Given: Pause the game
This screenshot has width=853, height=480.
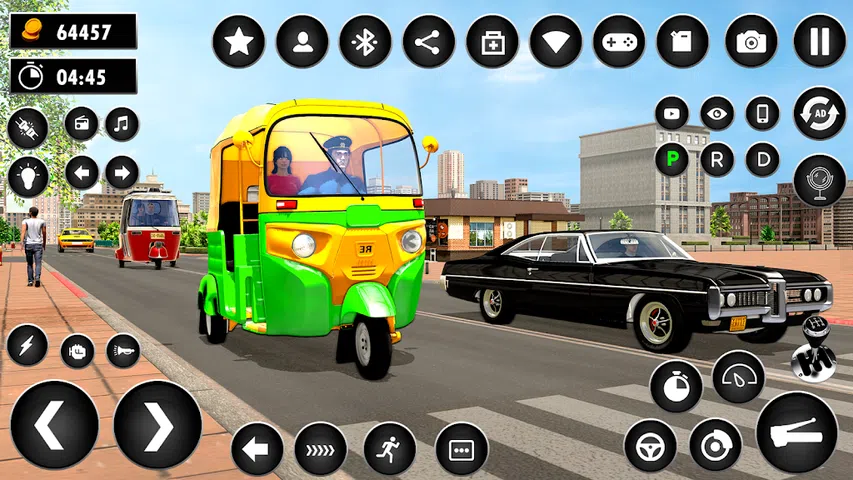Looking at the screenshot, I should 819,42.
